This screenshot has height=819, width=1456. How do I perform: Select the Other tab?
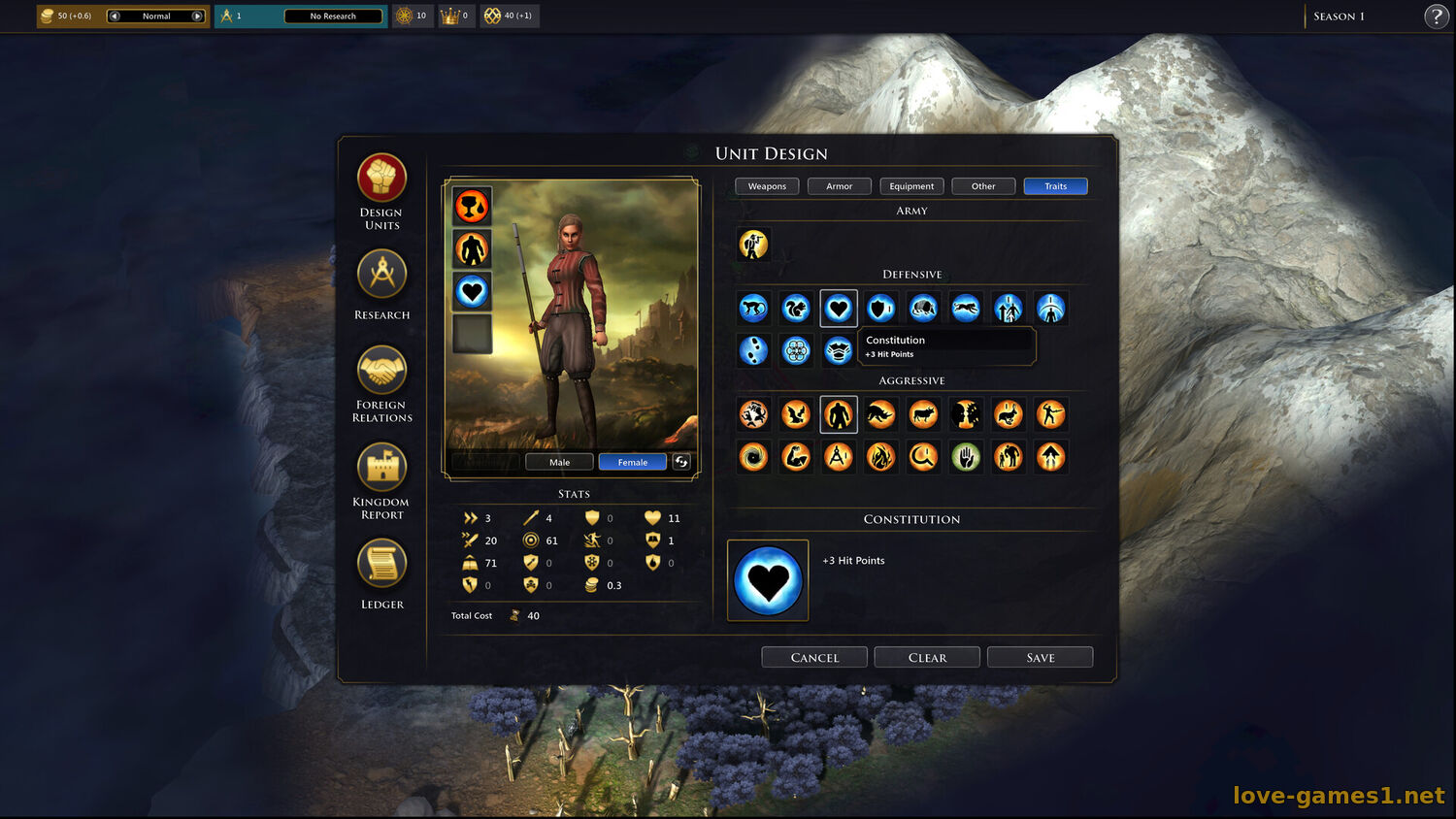pyautogui.click(x=983, y=186)
